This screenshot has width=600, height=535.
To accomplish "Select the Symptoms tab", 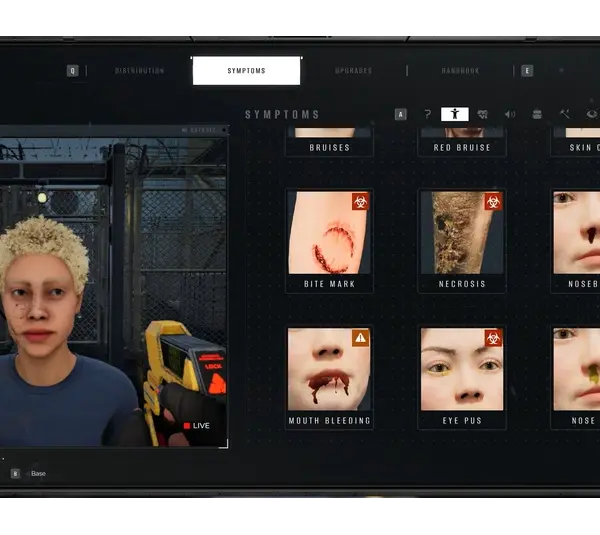I will tap(246, 71).
